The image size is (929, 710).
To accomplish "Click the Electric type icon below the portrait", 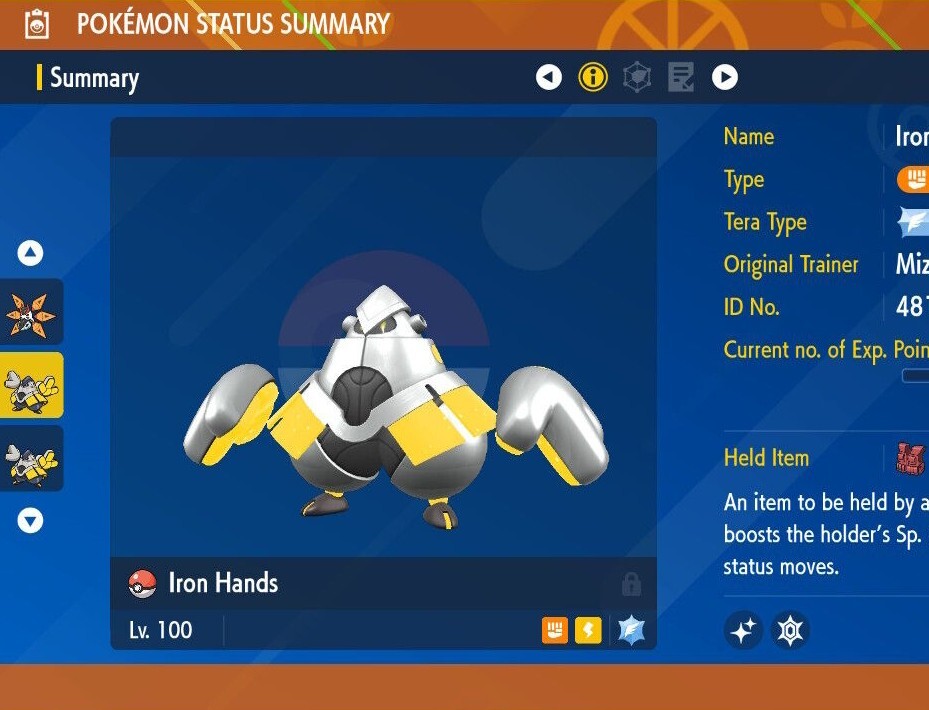I will (588, 630).
